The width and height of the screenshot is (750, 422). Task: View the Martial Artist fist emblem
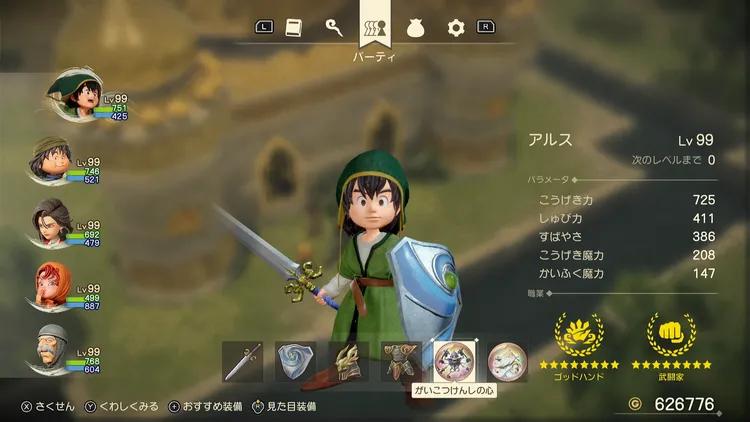pos(671,334)
